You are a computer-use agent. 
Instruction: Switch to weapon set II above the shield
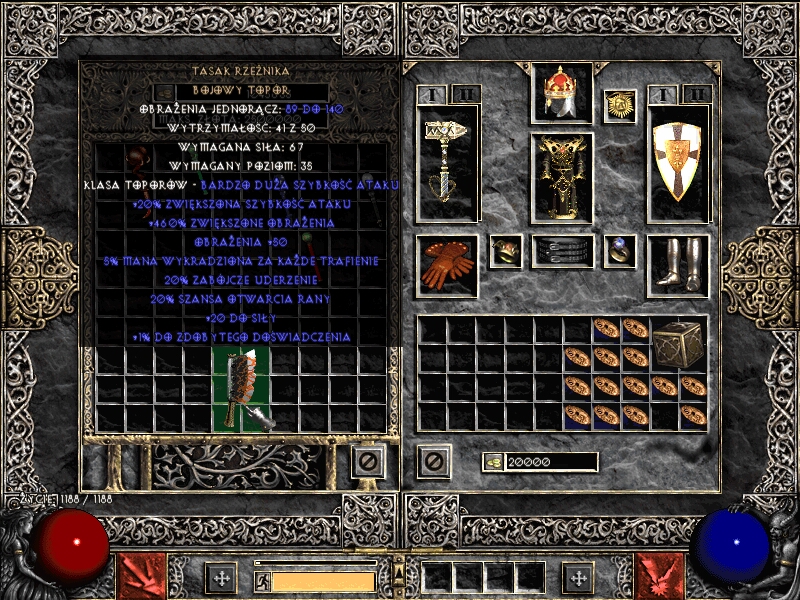[x=697, y=94]
